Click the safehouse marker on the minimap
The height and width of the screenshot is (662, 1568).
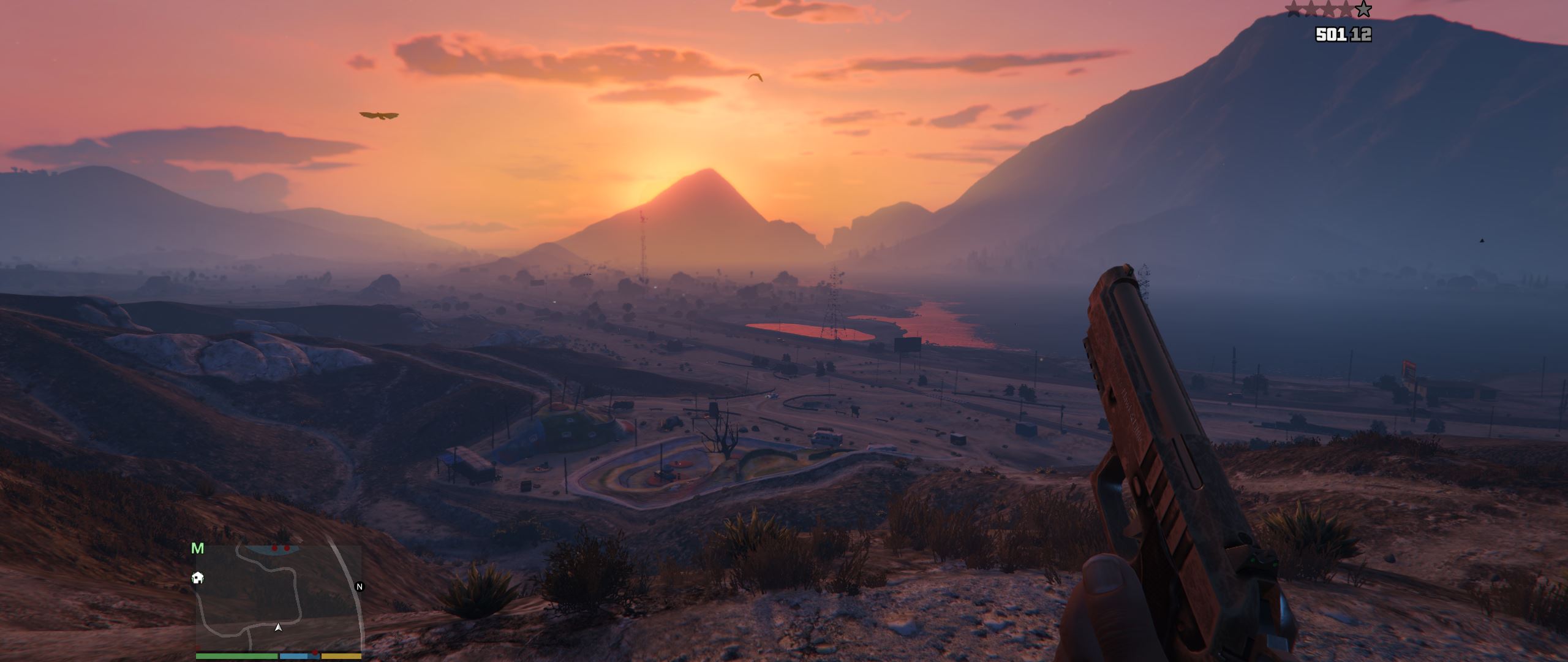tap(198, 577)
